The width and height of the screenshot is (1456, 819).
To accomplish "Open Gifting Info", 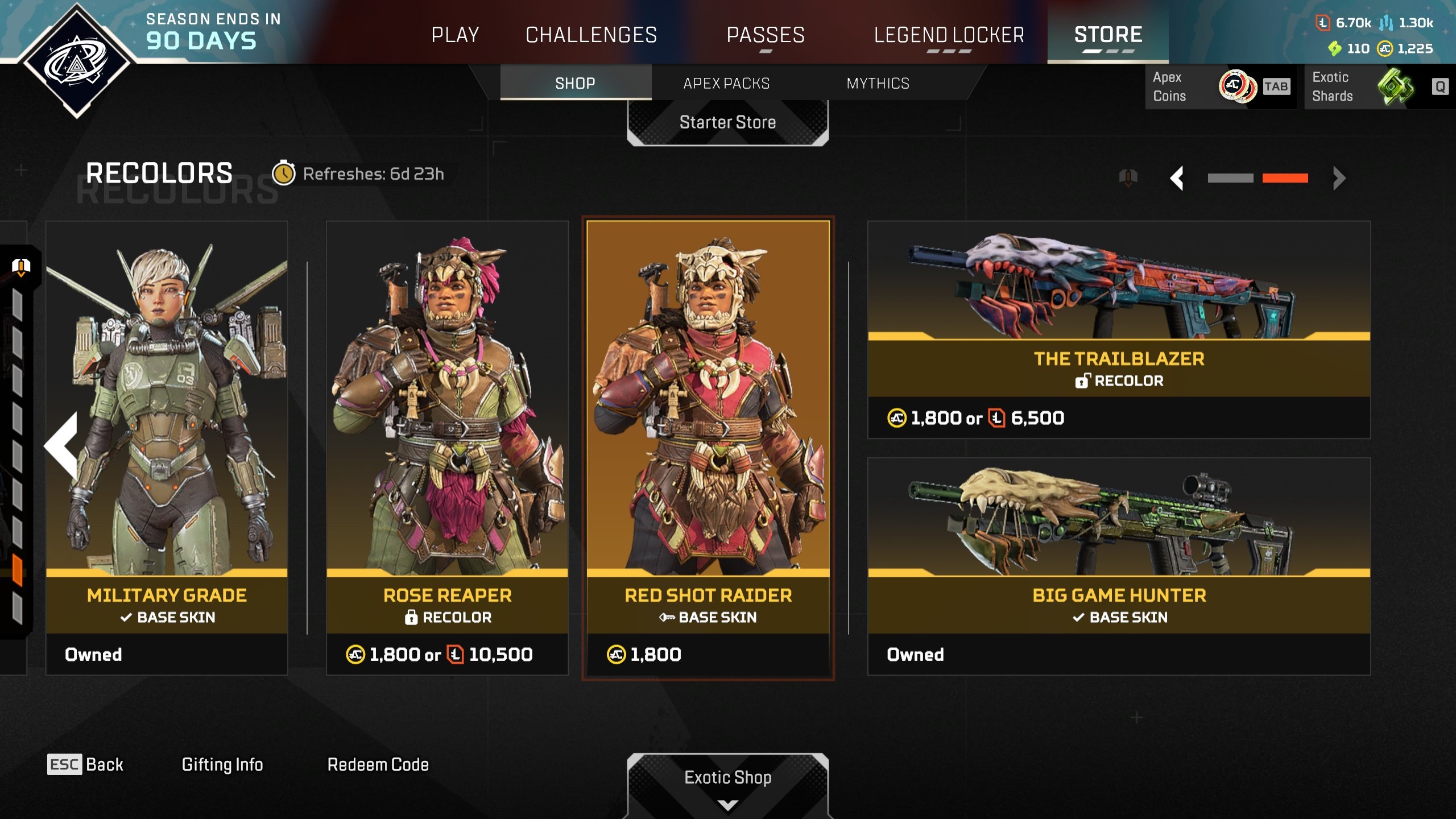I will (x=222, y=764).
